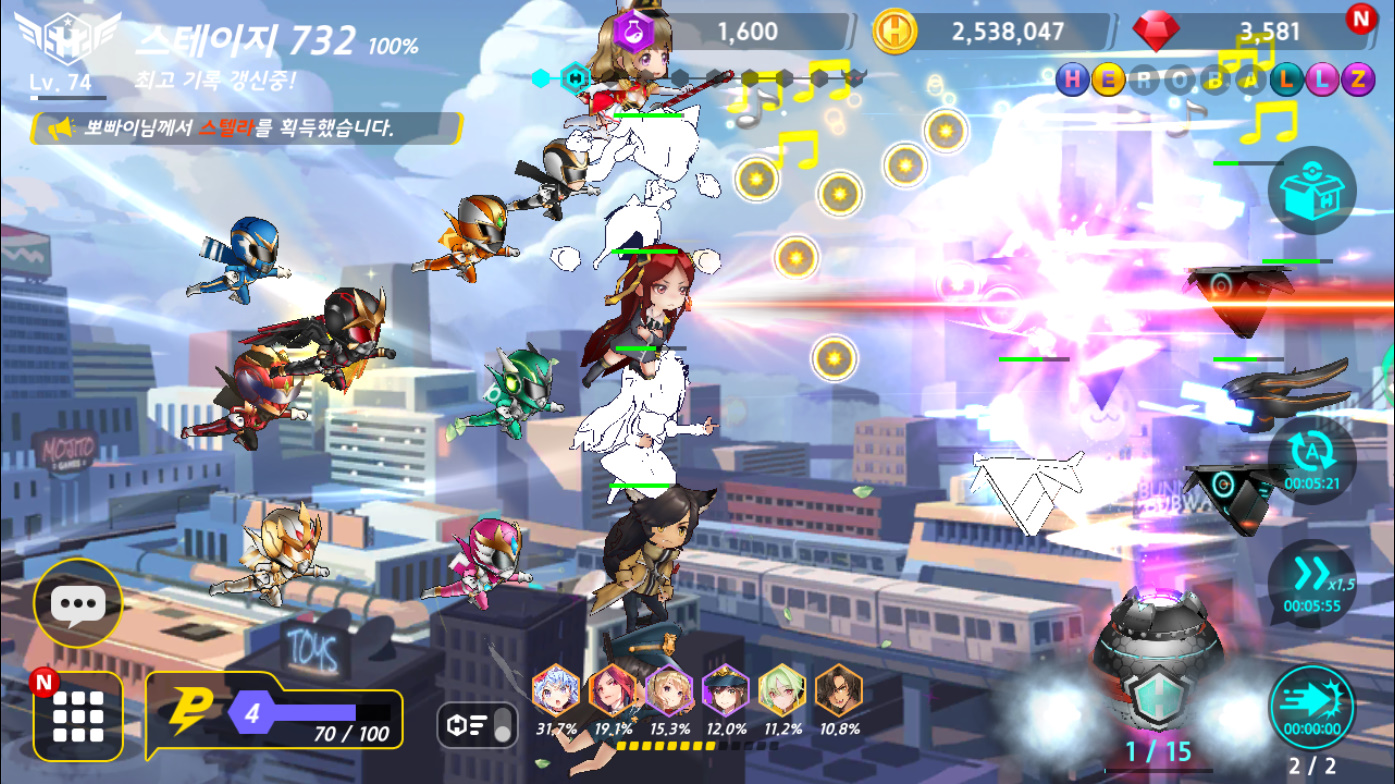
Task: Open the winged H player profile emblem
Action: pyautogui.click(x=68, y=40)
